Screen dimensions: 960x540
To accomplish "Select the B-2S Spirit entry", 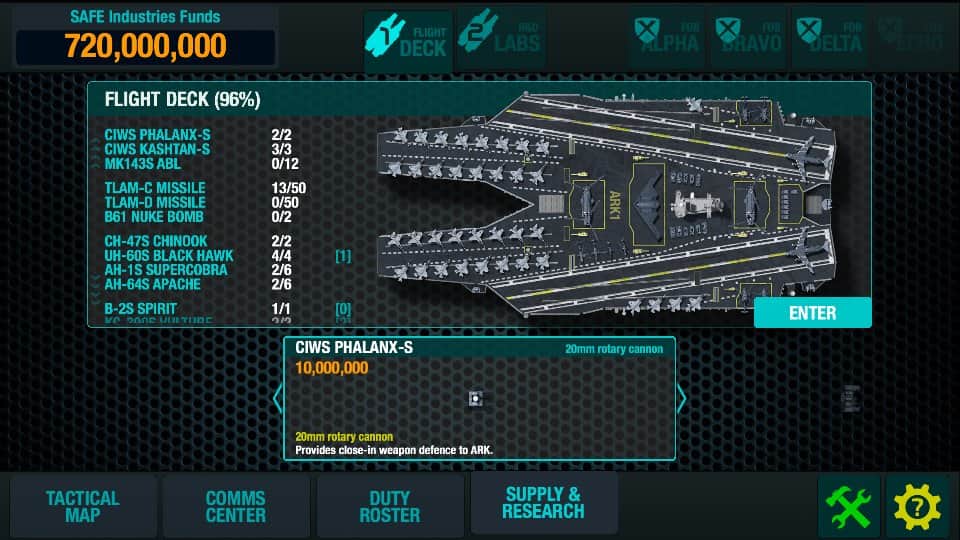I will pos(146,309).
